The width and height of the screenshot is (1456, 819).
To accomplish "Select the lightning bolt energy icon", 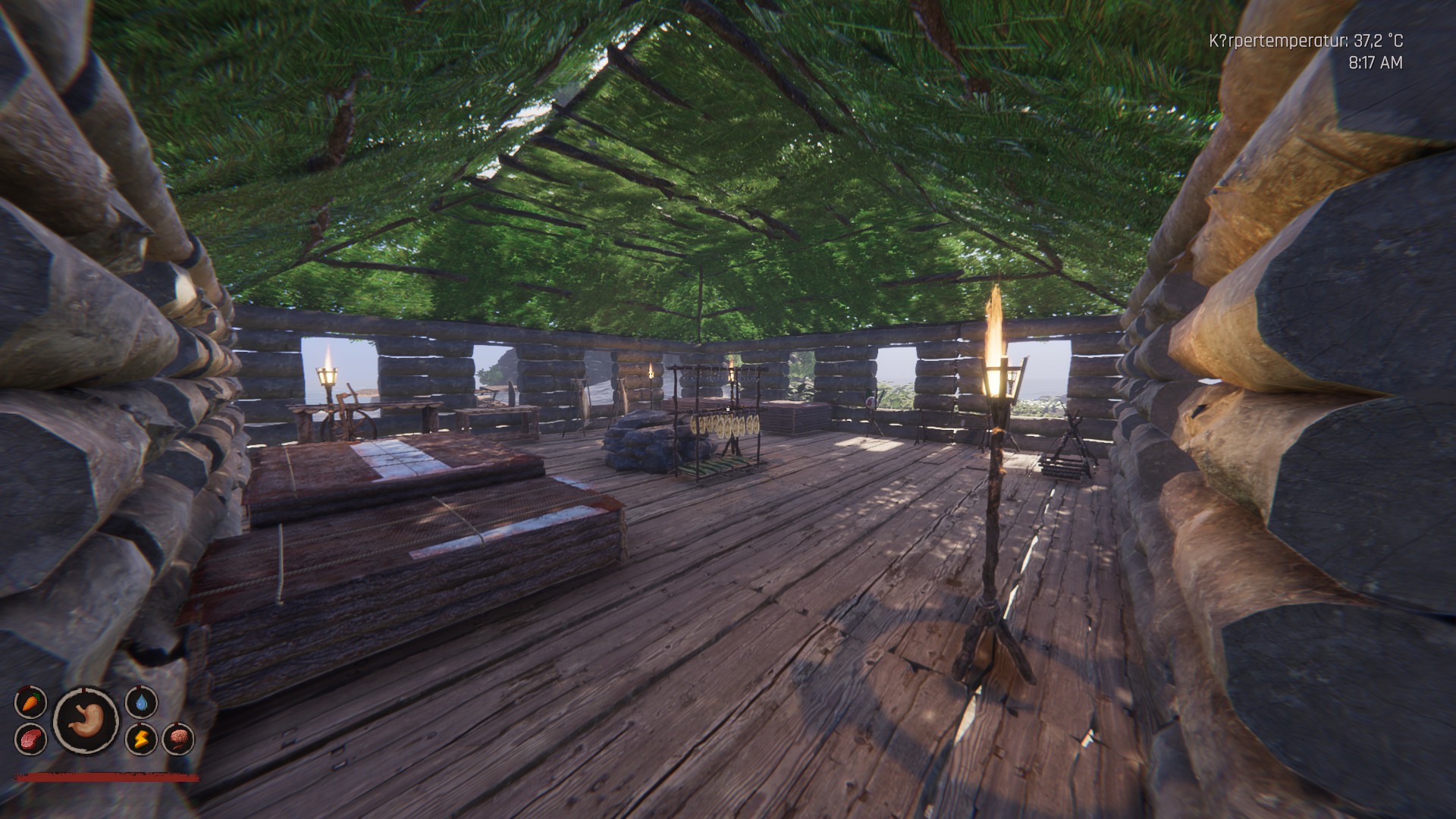I will [141, 739].
